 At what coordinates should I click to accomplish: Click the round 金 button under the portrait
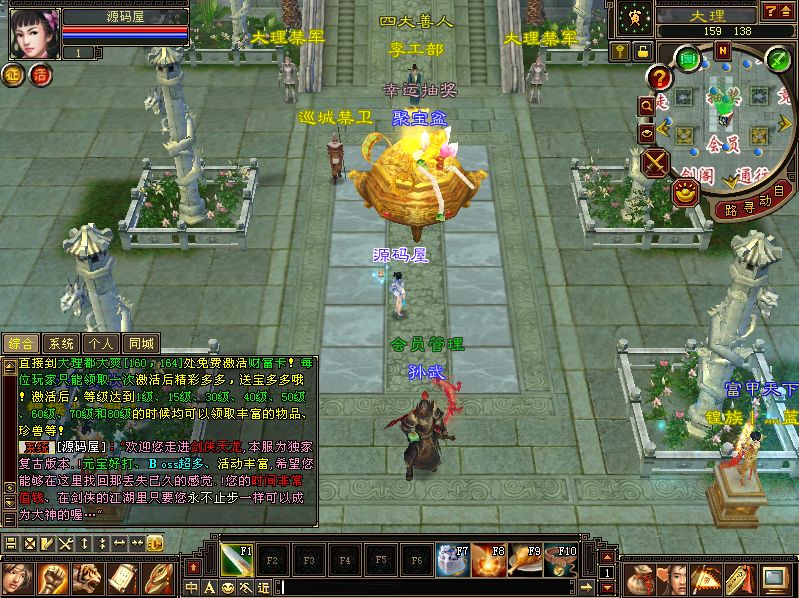[15, 74]
